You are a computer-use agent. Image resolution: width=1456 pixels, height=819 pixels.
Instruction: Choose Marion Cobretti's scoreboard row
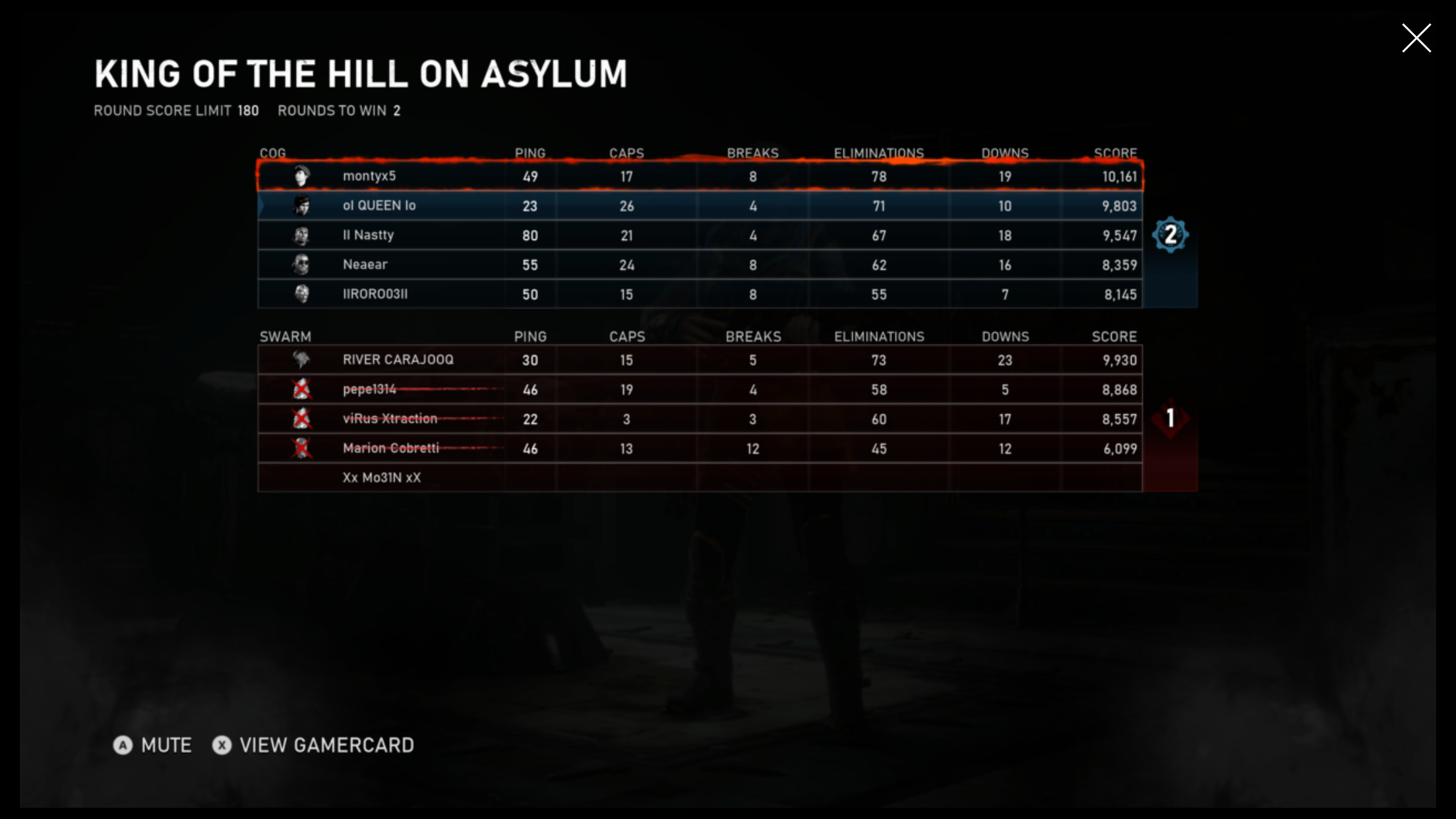(699, 448)
